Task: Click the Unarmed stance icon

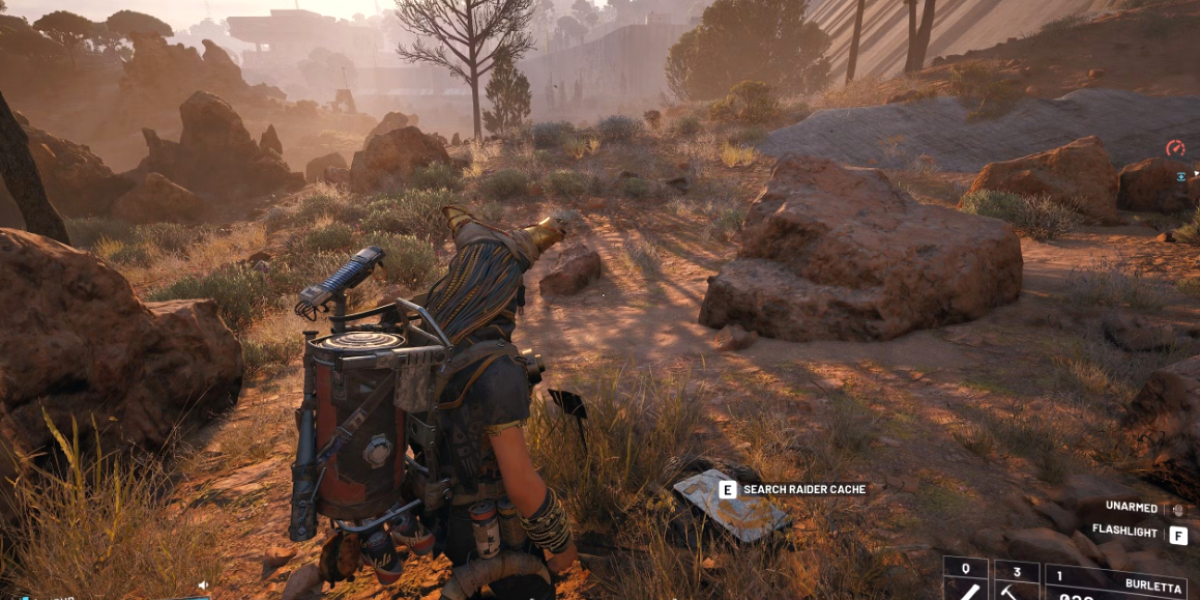Action: [1177, 508]
